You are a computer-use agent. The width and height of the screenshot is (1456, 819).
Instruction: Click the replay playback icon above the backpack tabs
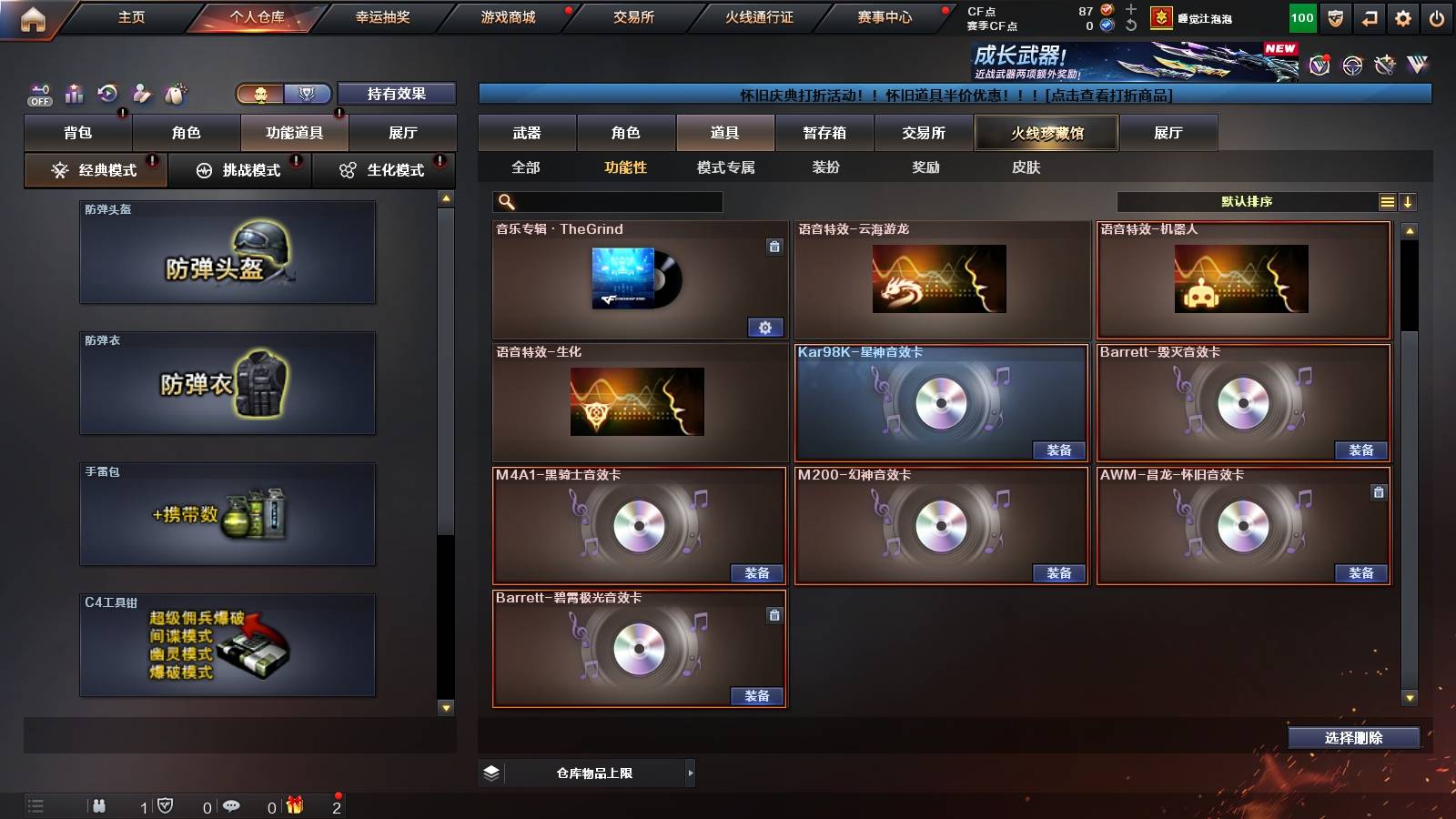tap(110, 93)
